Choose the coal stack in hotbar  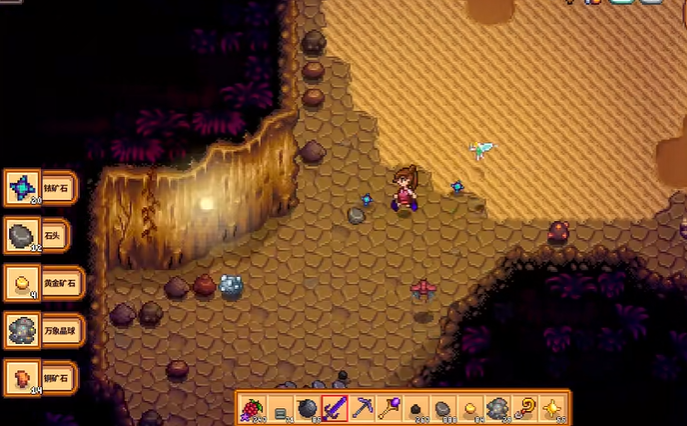[x=416, y=408]
